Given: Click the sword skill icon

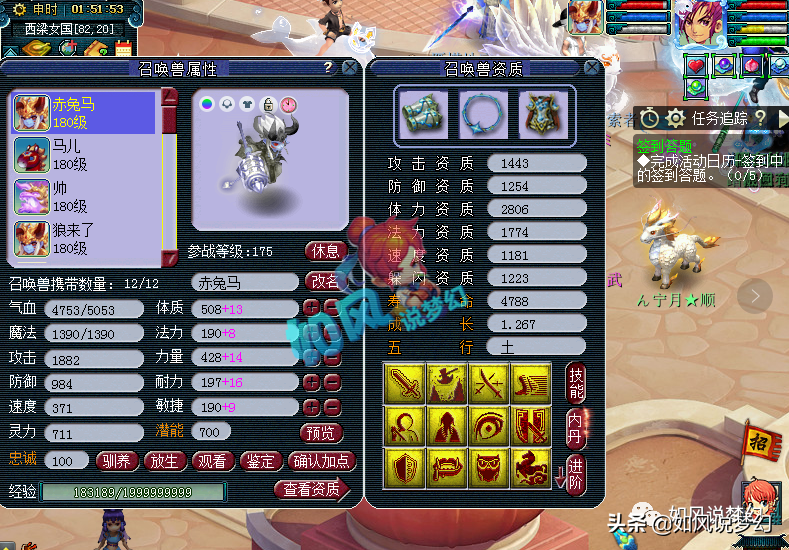Looking at the screenshot, I should tap(403, 382).
